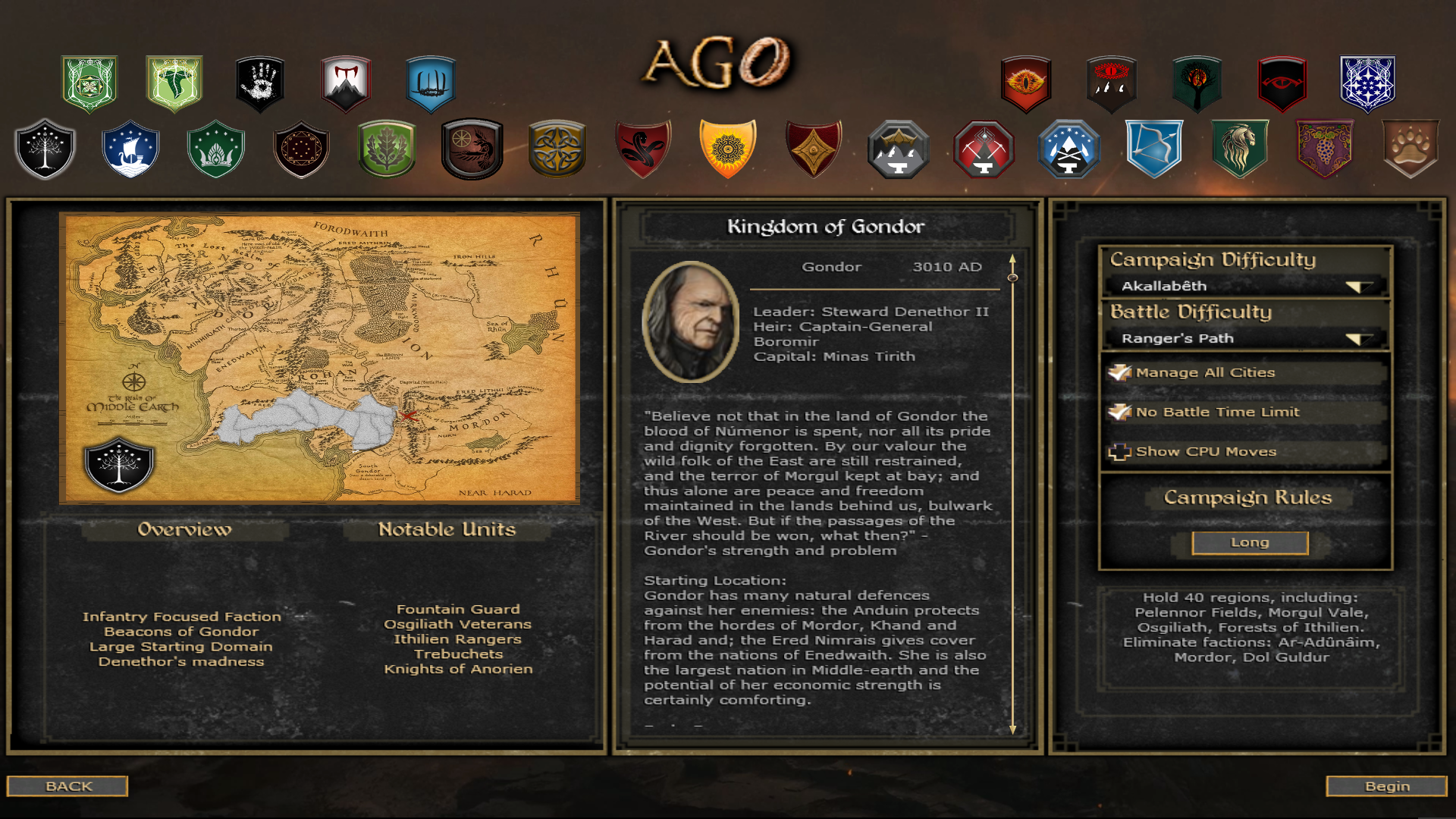The image size is (1456, 819).
Task: Select the blue snowflake pattern faction shield
Action: (x=1367, y=83)
